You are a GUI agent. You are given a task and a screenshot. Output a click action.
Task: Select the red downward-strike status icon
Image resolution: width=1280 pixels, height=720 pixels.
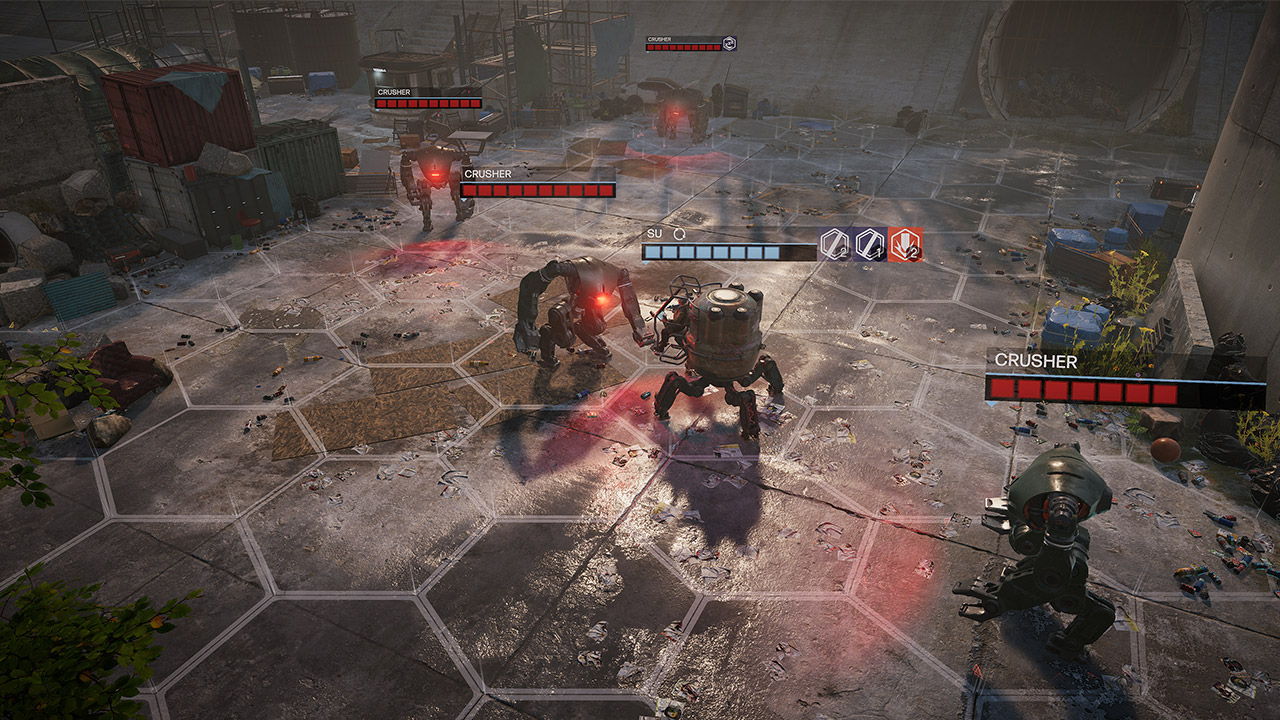[x=906, y=244]
